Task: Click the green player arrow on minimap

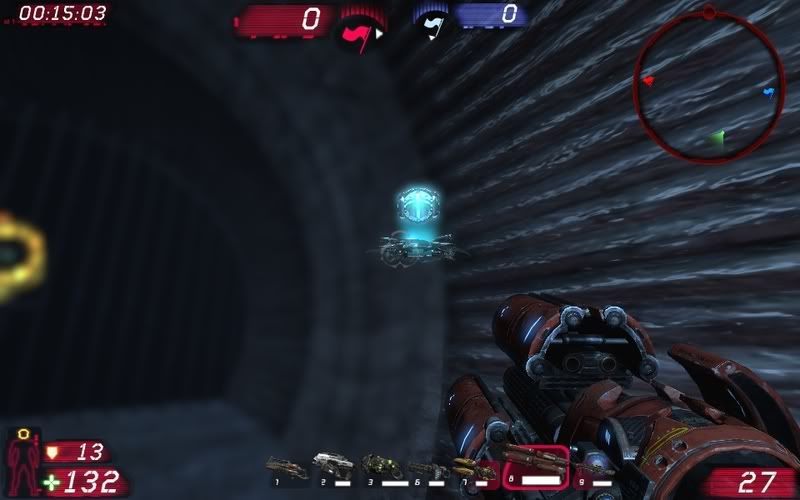Action: (716, 136)
